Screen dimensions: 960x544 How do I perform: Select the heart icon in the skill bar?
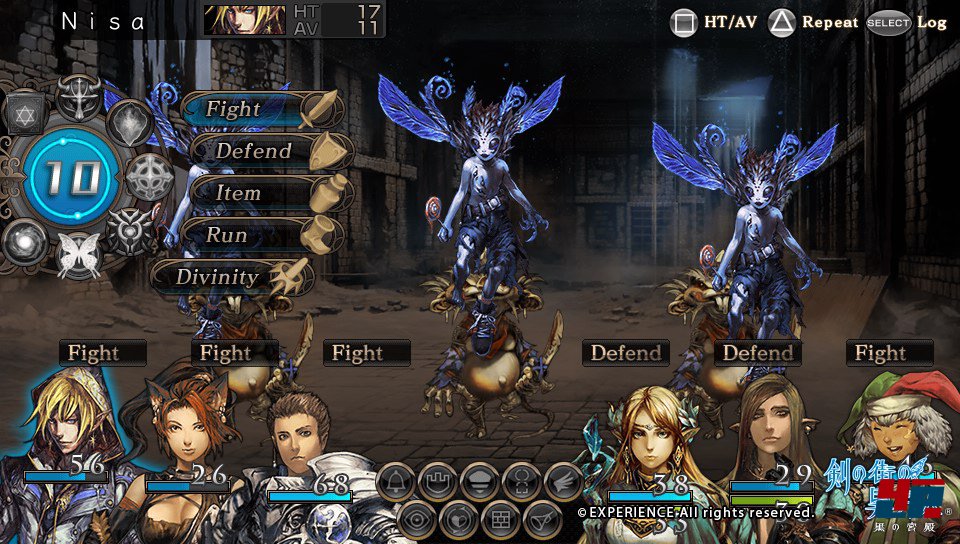coord(459,520)
